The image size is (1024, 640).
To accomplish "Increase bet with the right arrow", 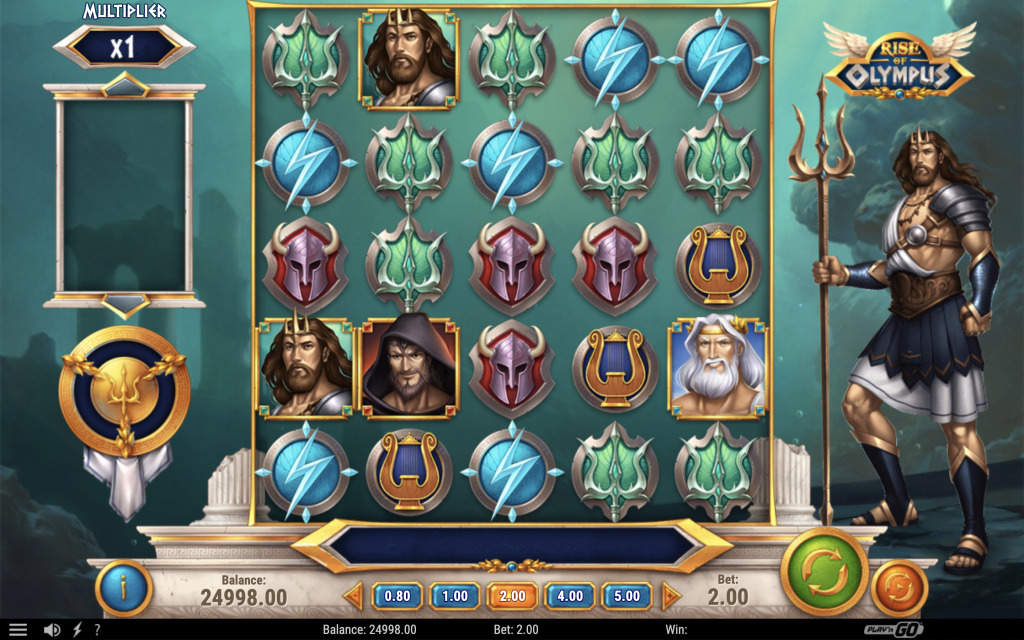I will [671, 596].
